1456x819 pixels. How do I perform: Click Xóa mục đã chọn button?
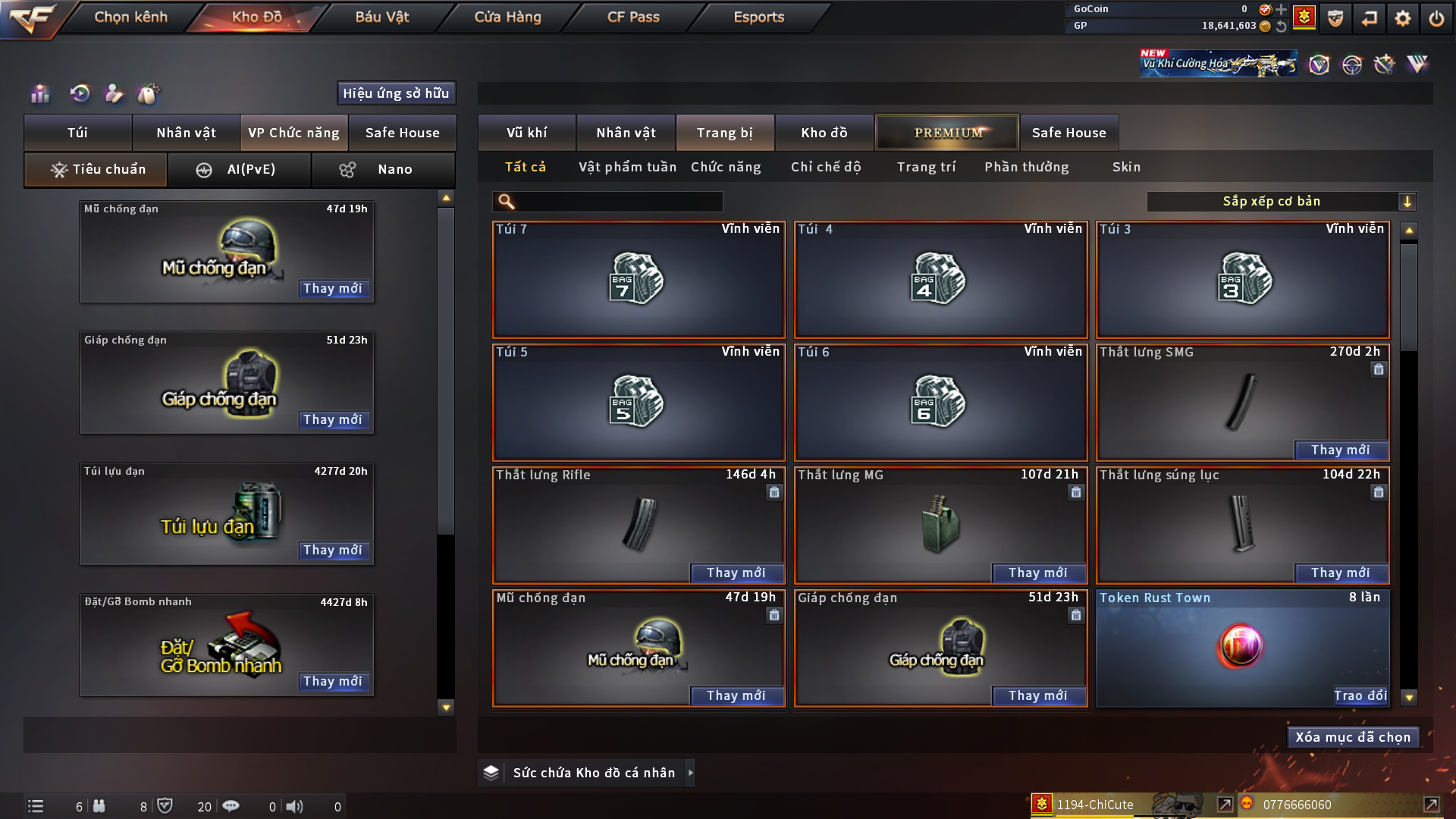pos(1353,737)
